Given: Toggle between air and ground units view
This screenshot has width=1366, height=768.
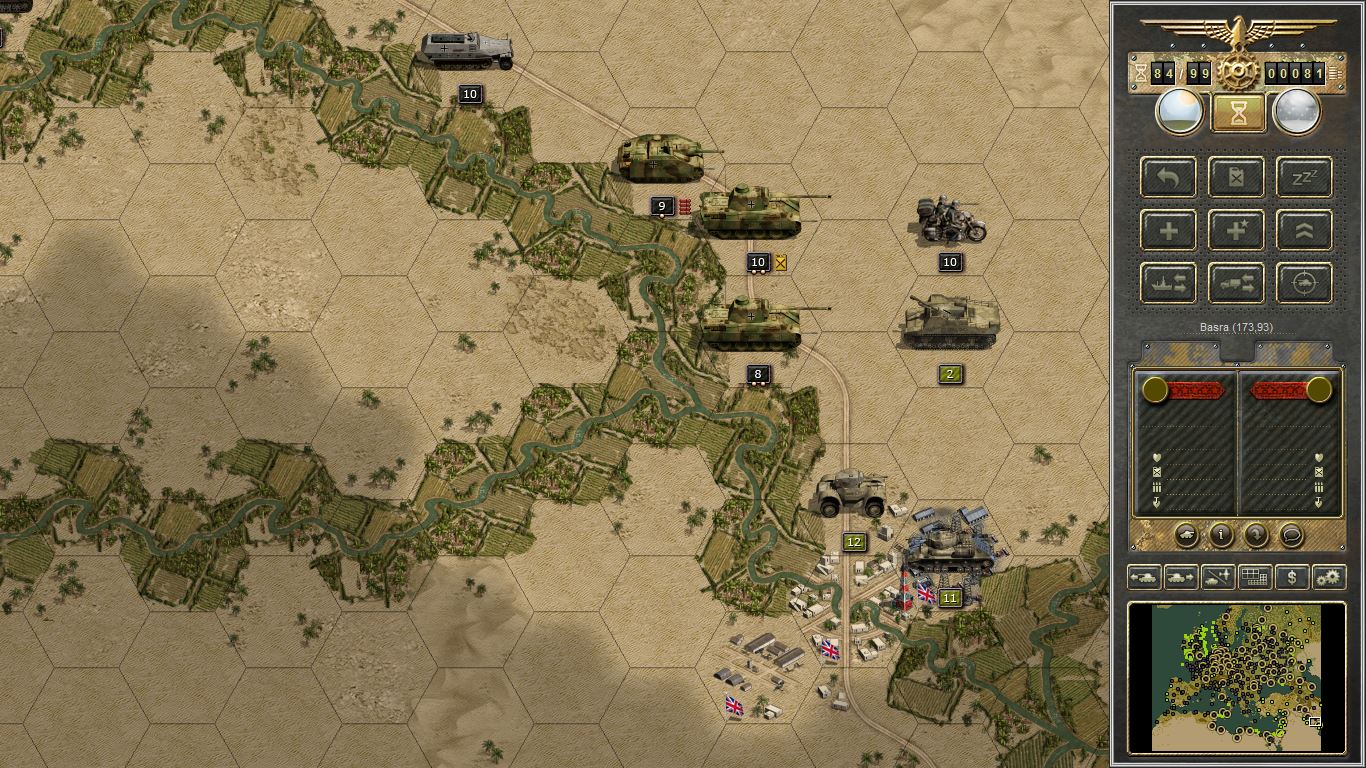Looking at the screenshot, I should point(1218,577).
